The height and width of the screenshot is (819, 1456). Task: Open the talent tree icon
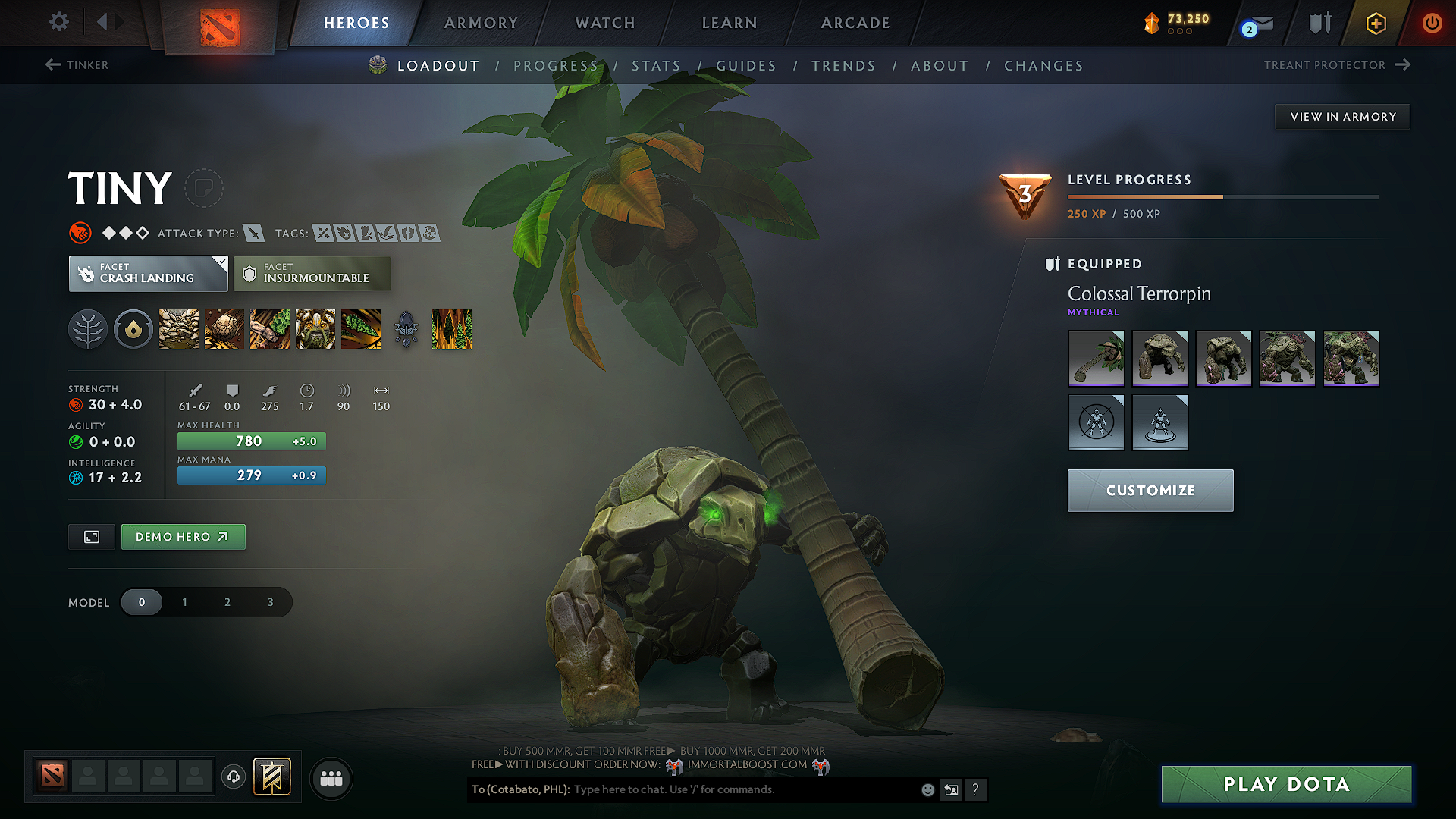pos(88,329)
